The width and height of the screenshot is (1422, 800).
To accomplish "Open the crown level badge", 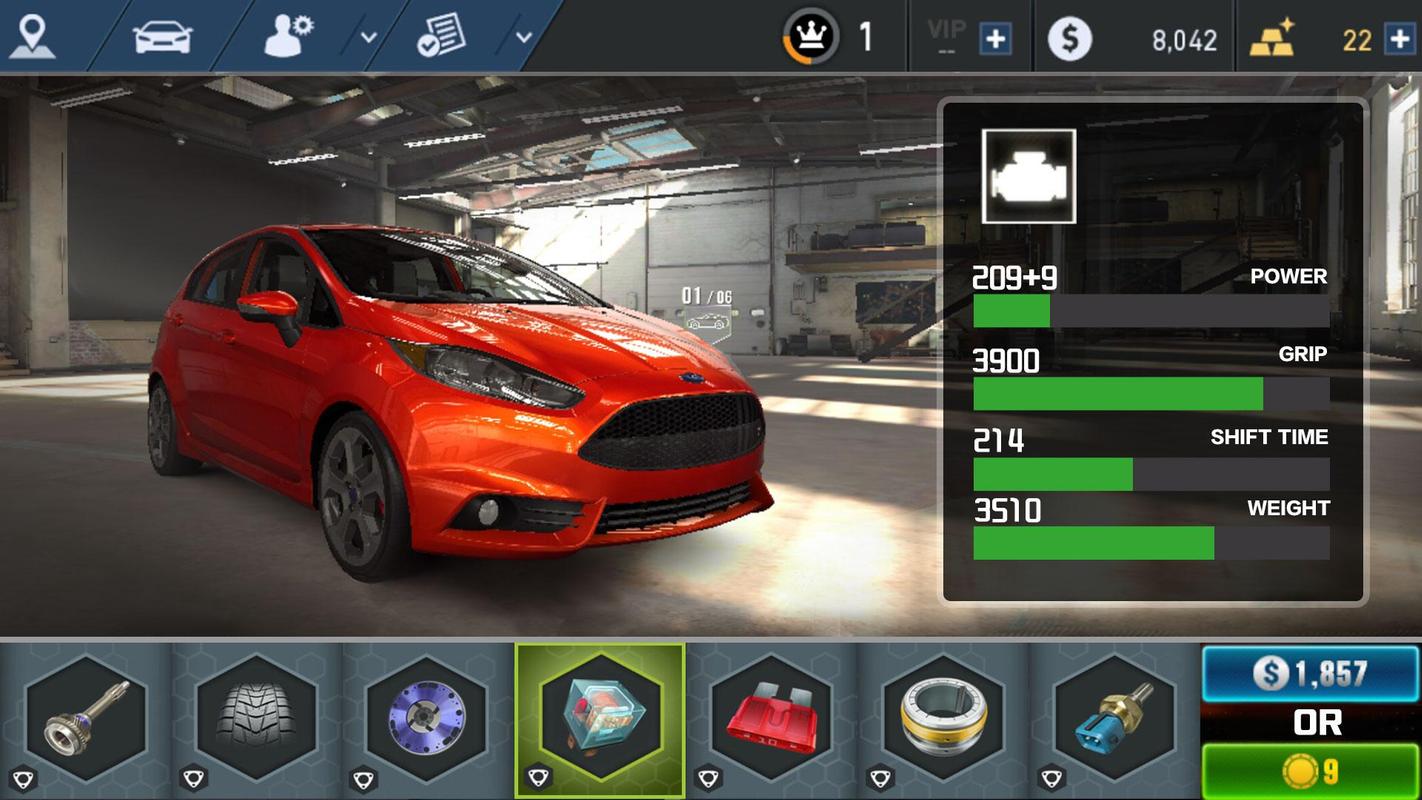I will click(810, 38).
